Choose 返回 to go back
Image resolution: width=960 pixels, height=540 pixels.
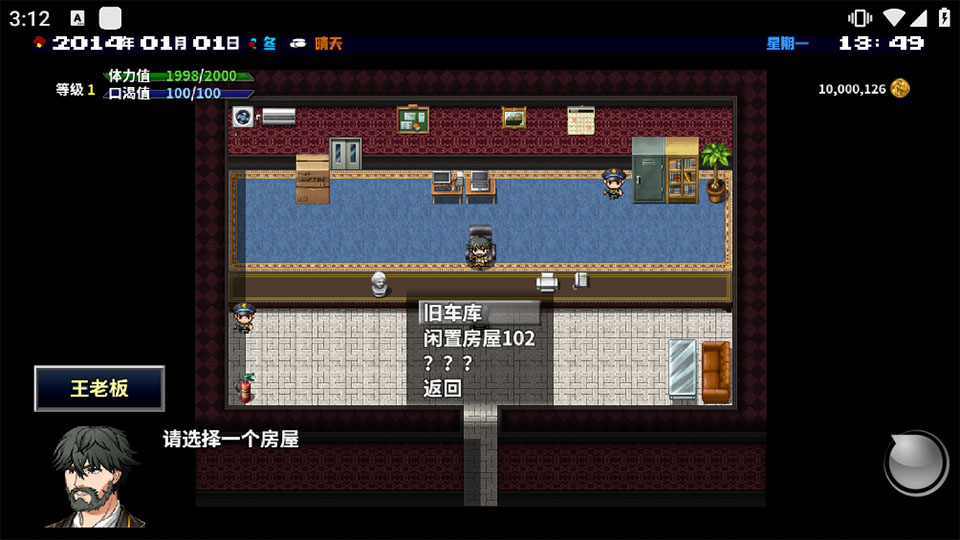click(443, 388)
